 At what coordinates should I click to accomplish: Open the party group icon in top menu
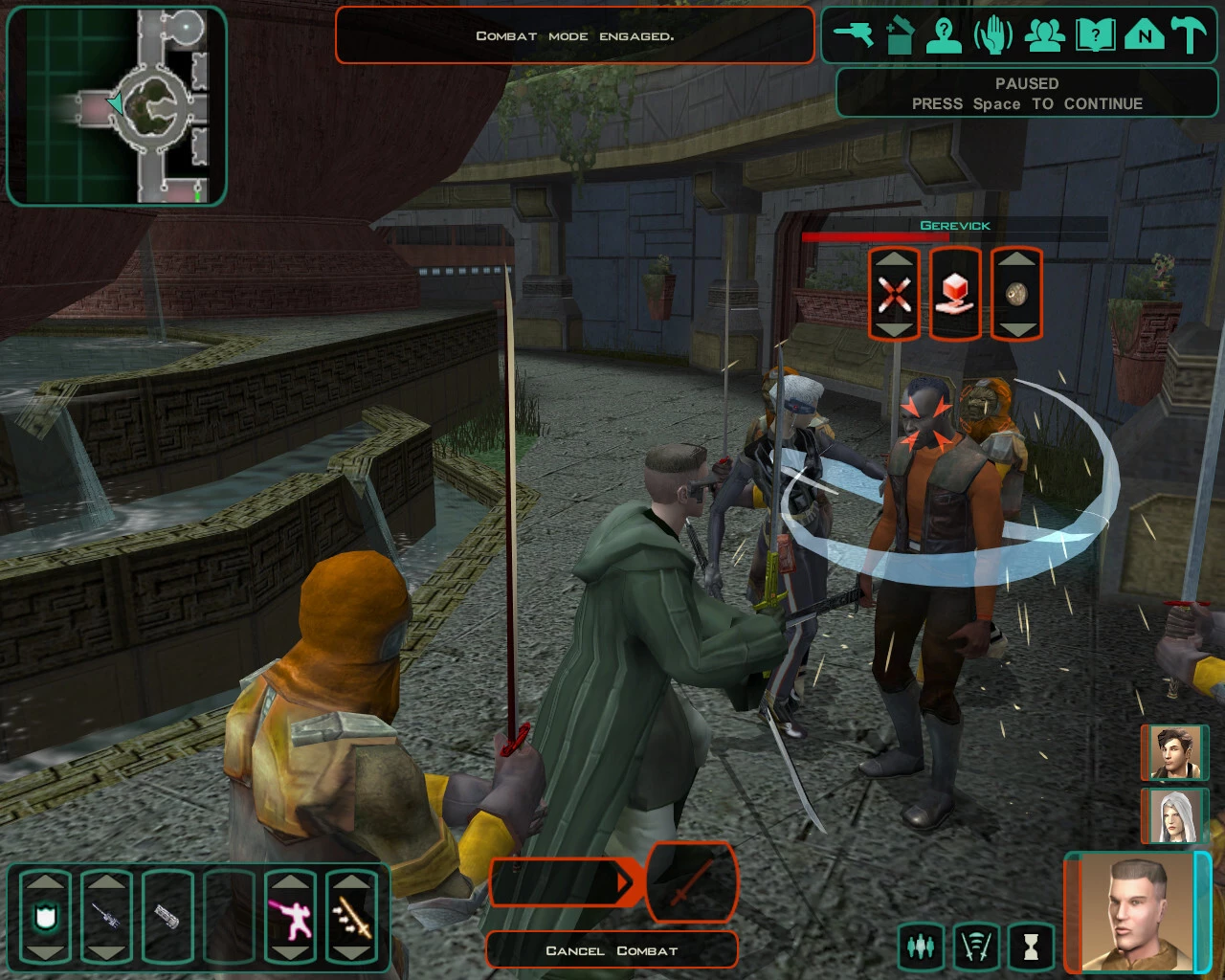coord(1045,35)
